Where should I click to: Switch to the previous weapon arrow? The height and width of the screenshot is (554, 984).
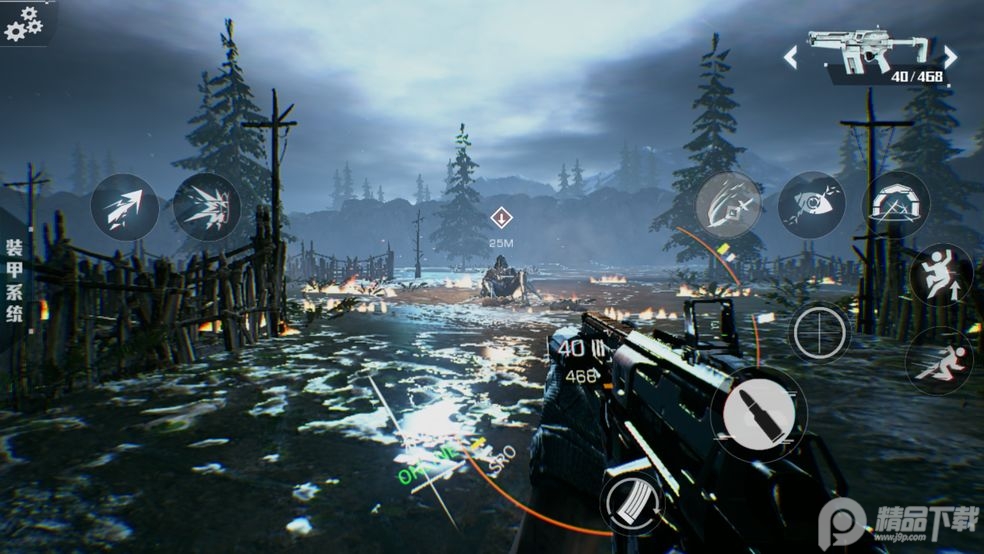pyautogui.click(x=790, y=57)
